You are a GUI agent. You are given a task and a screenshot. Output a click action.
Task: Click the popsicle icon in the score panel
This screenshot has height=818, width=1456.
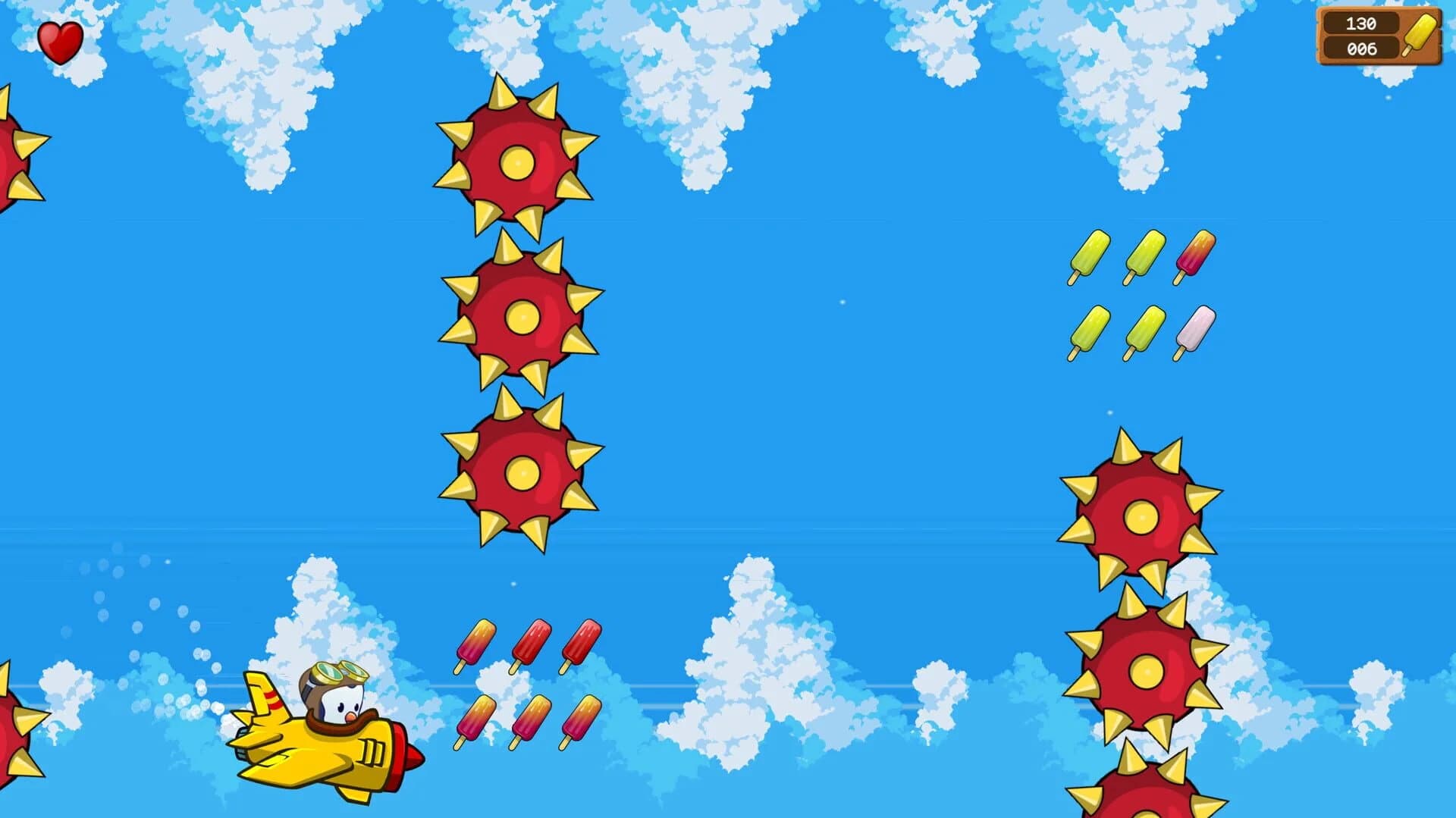[x=1417, y=36]
